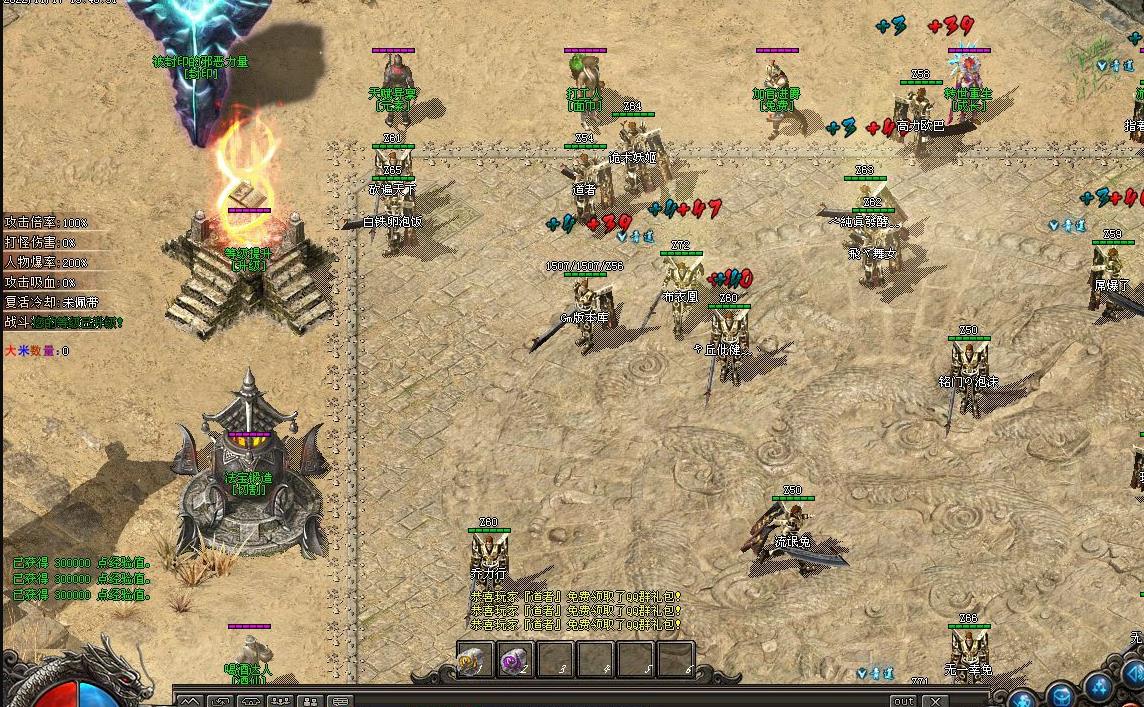This screenshot has height=707, width=1144.
Task: Open the round blue figure icon
Action: click(x=1023, y=697)
